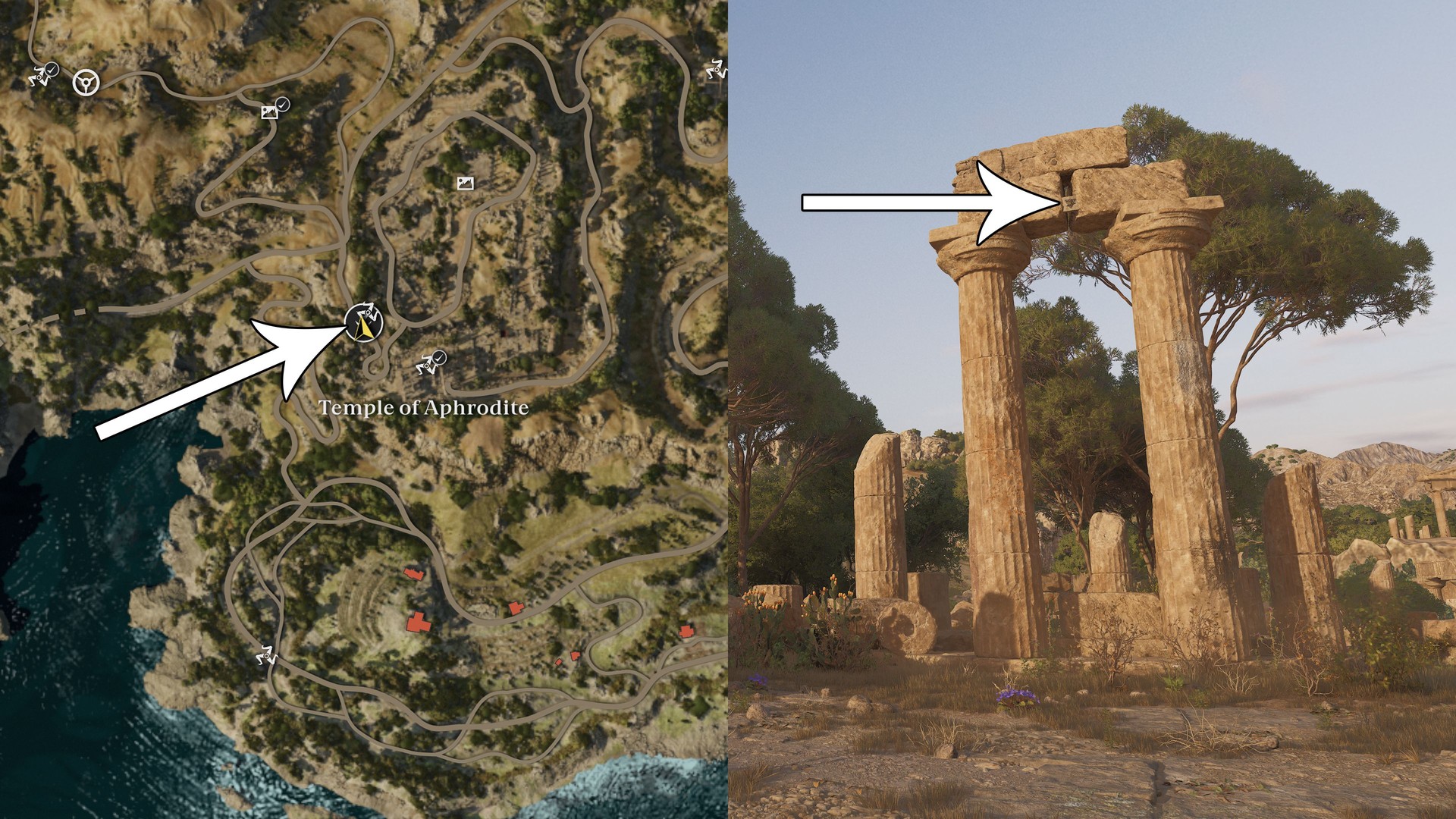
Task: Select the checked triskelion above the Temple of Aphrodite label
Action: point(430,364)
